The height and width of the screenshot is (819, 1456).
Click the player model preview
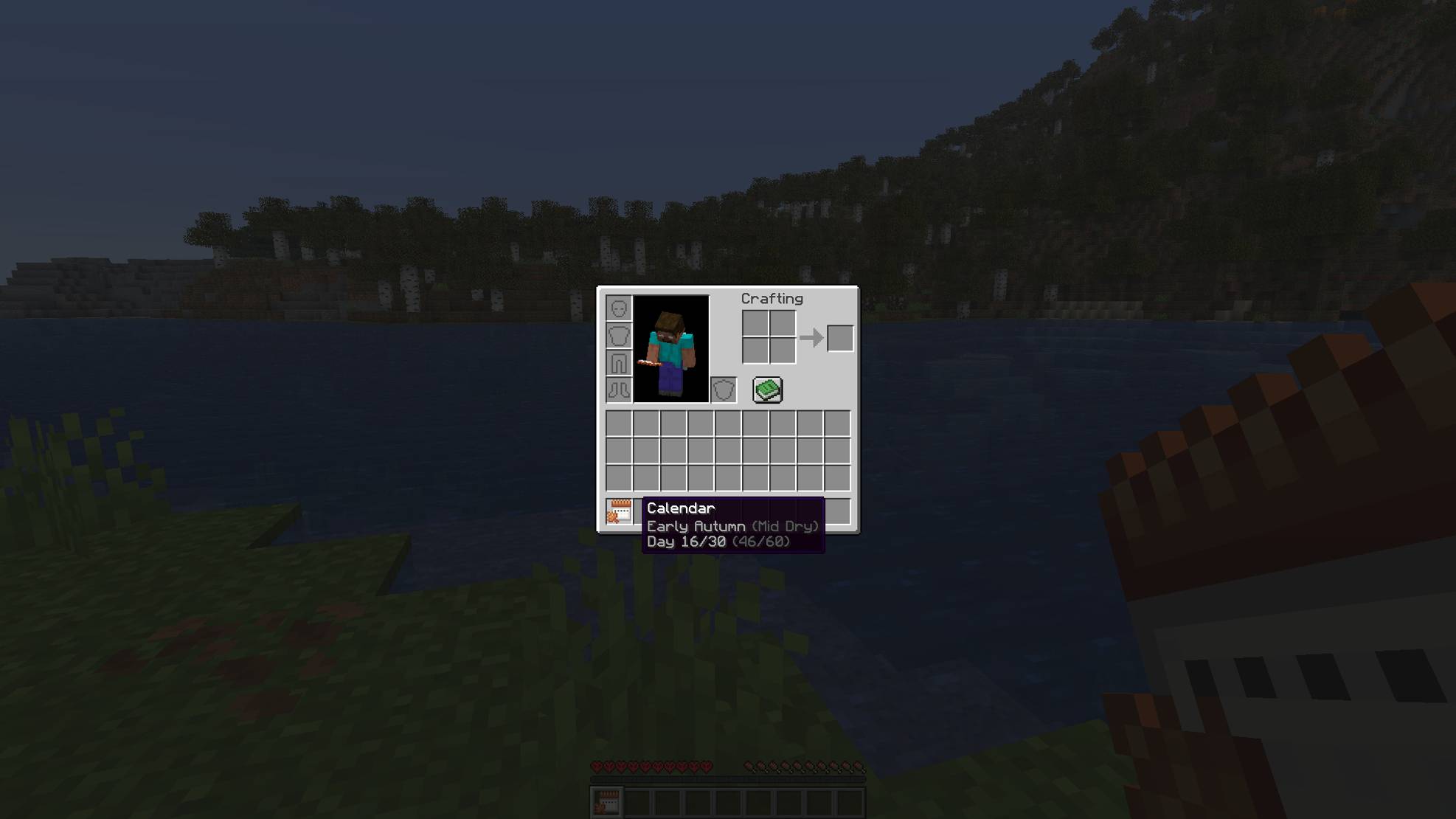click(670, 347)
